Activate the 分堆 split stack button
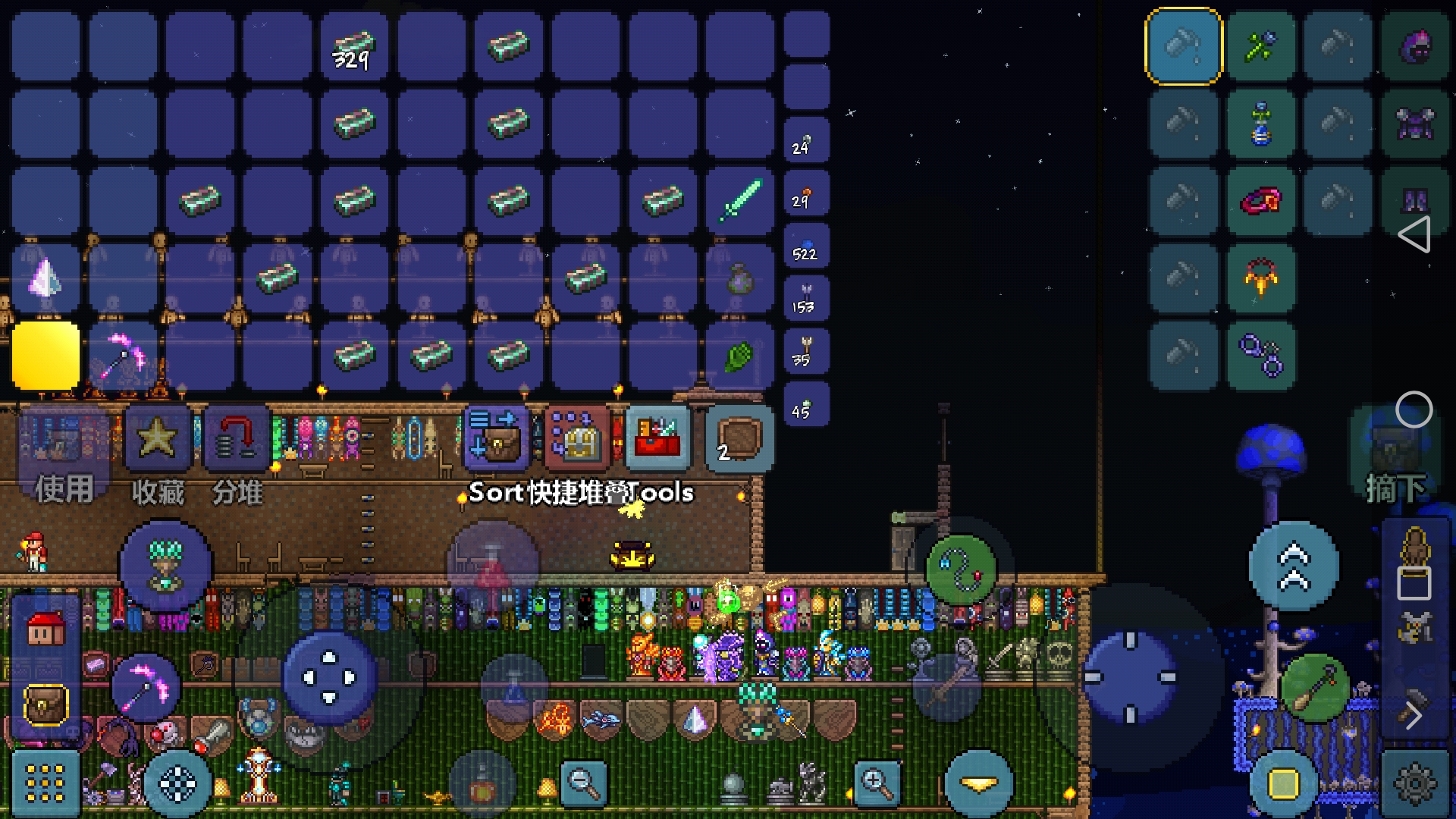This screenshot has height=819, width=1456. [237, 440]
